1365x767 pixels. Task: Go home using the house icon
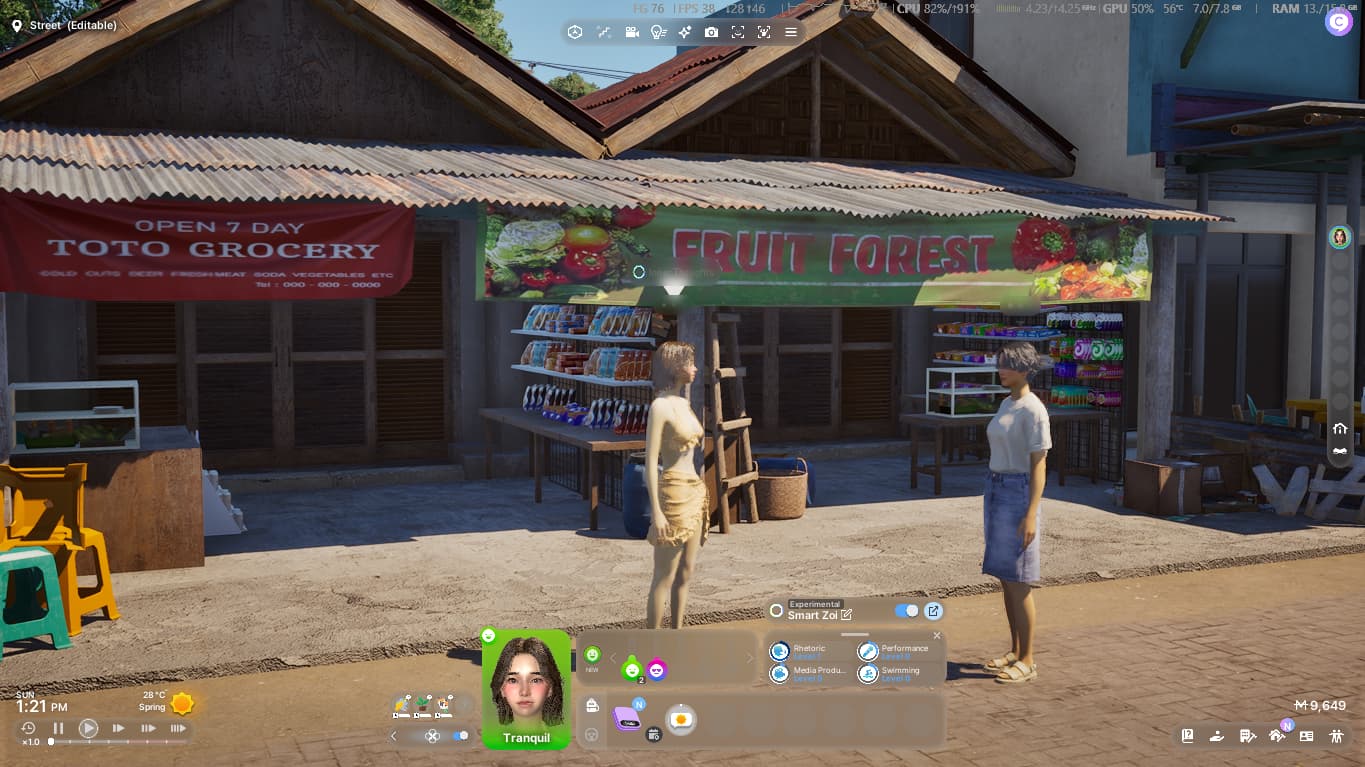point(1340,428)
